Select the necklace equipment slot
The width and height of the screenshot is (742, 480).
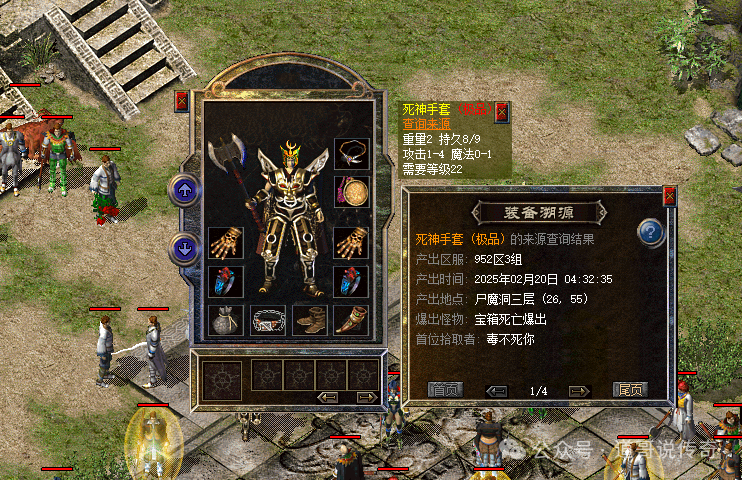tap(351, 153)
